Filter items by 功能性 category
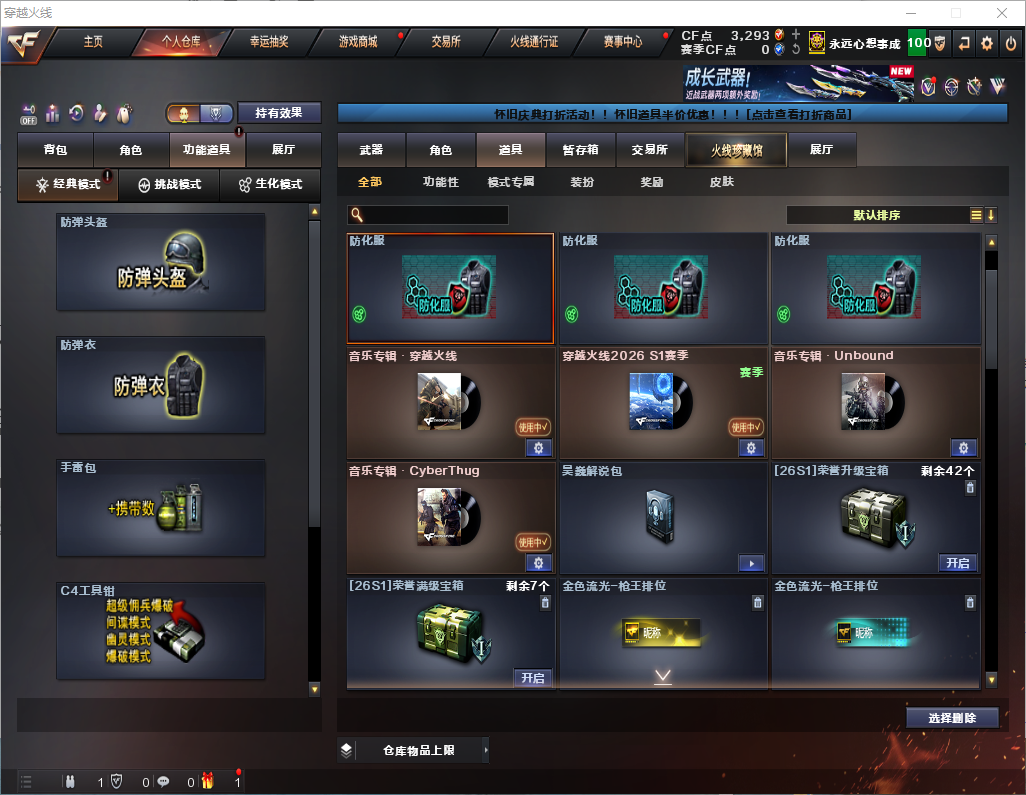The height and width of the screenshot is (795, 1026). (x=440, y=182)
